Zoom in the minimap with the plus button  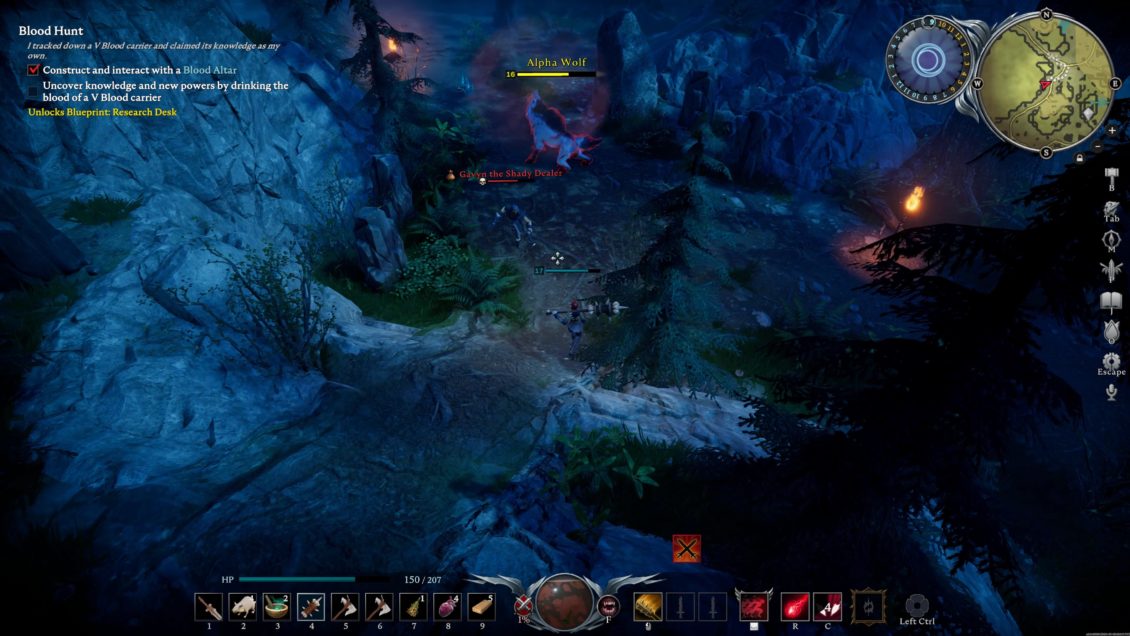coord(1112,130)
